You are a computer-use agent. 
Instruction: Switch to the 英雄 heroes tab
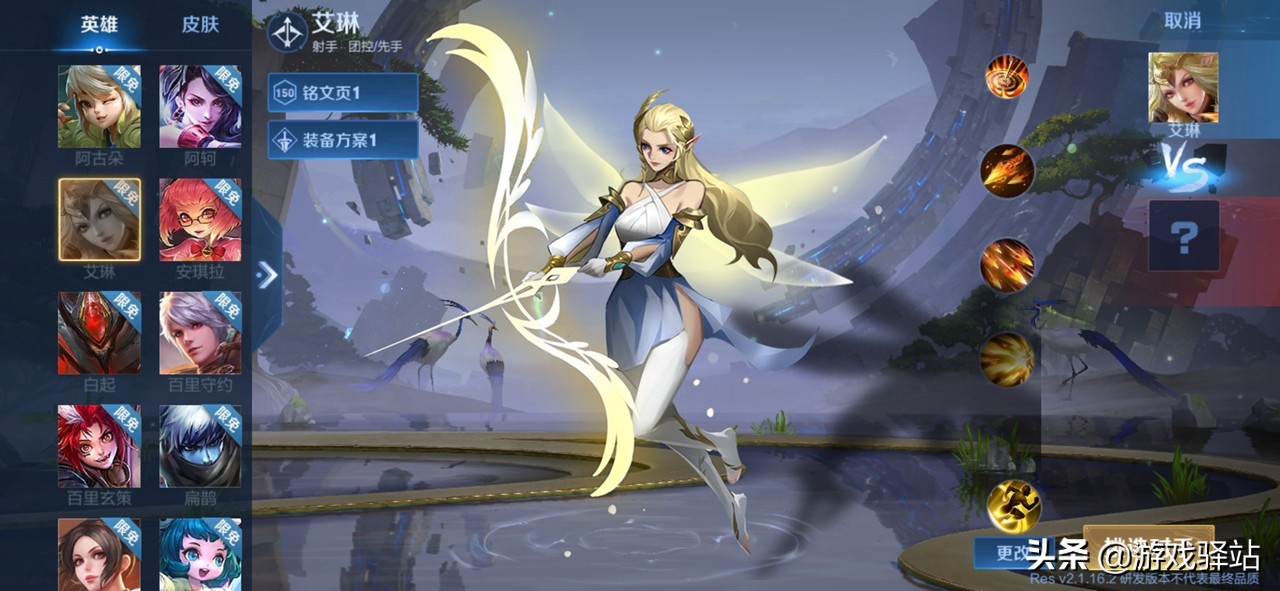coord(98,25)
